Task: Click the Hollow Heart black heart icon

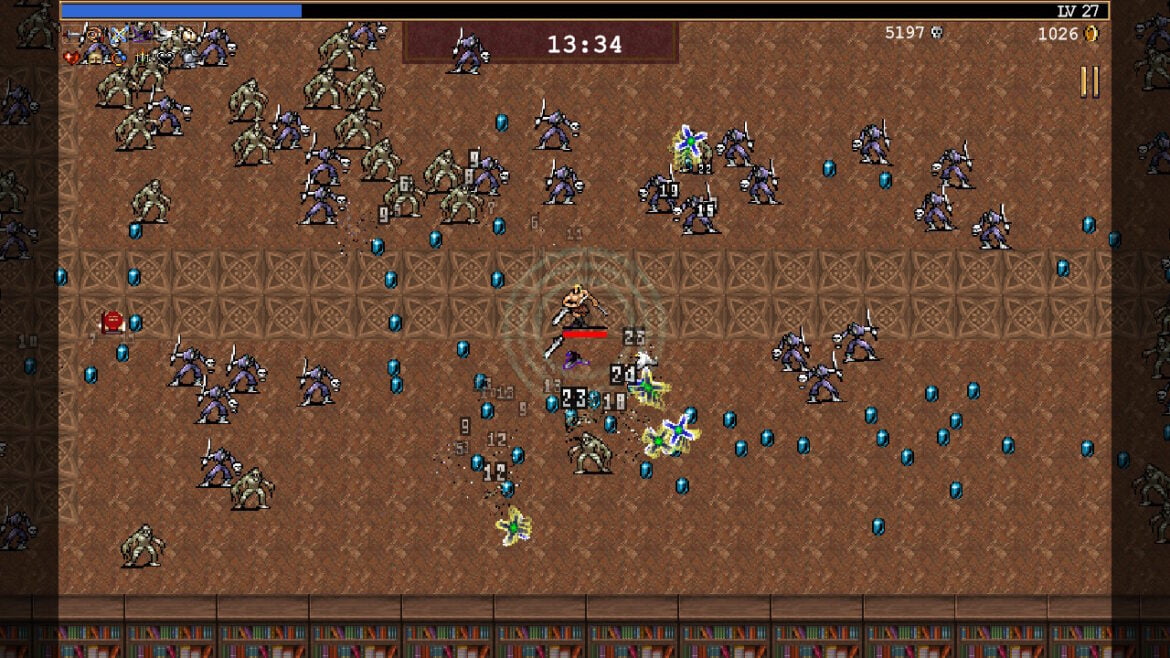Action: point(165,58)
